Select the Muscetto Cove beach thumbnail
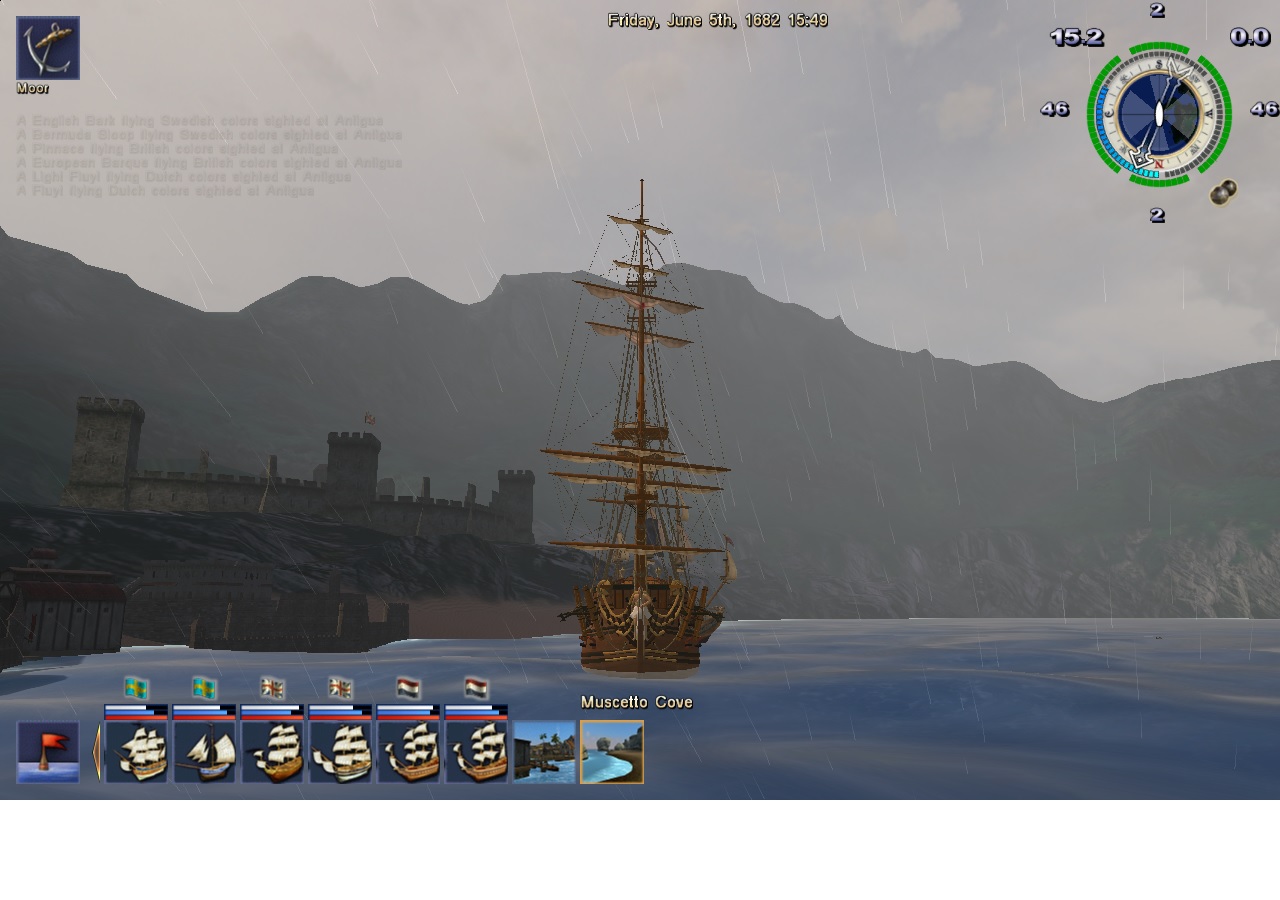 612,752
